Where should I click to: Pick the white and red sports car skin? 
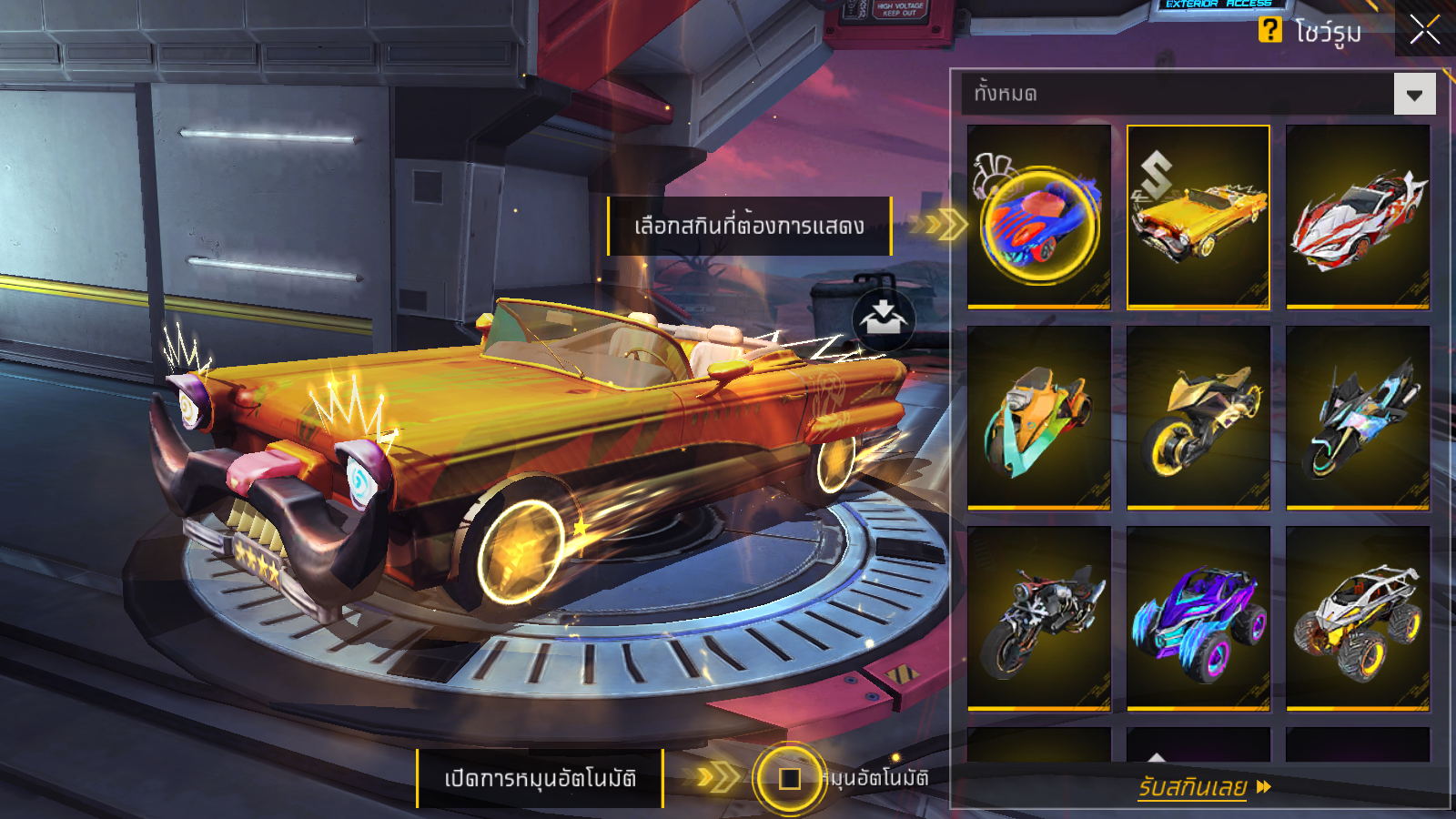point(1357,217)
